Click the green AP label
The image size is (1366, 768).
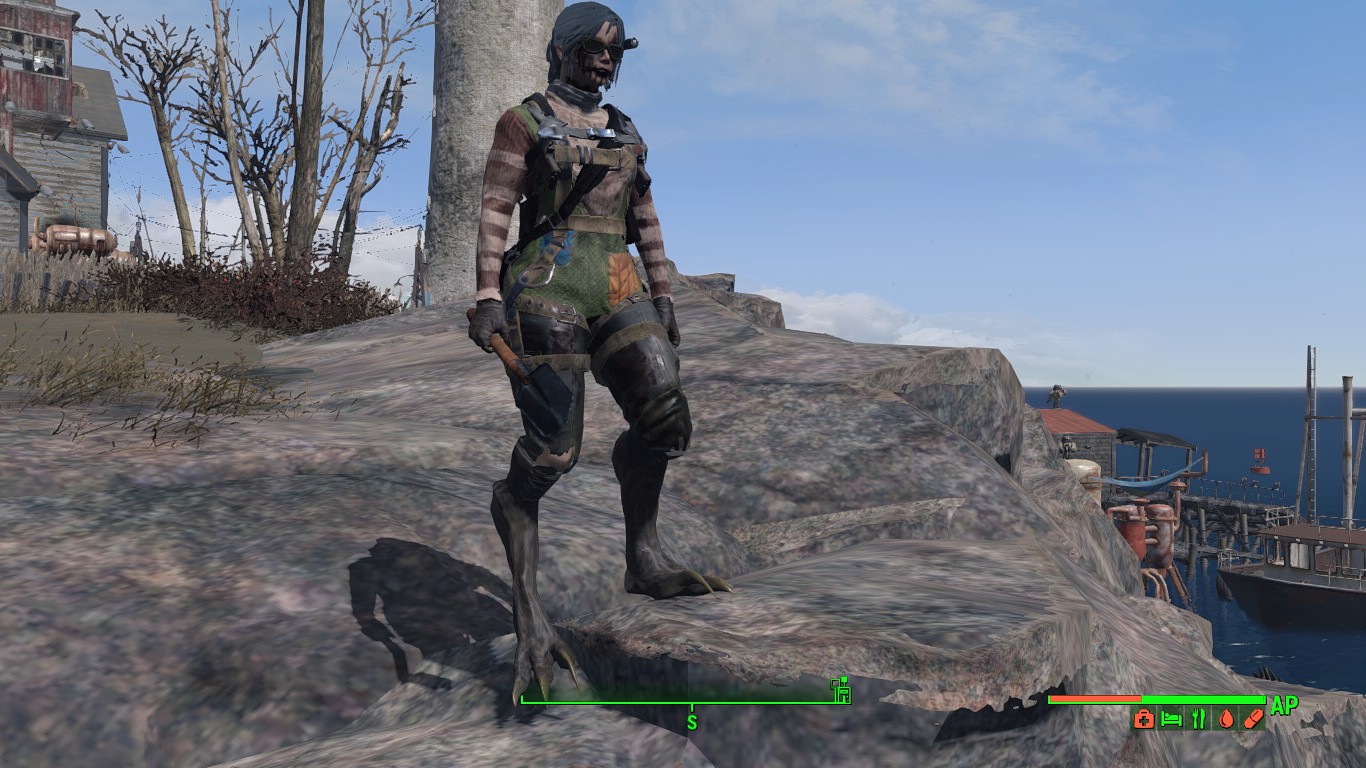coord(1286,703)
